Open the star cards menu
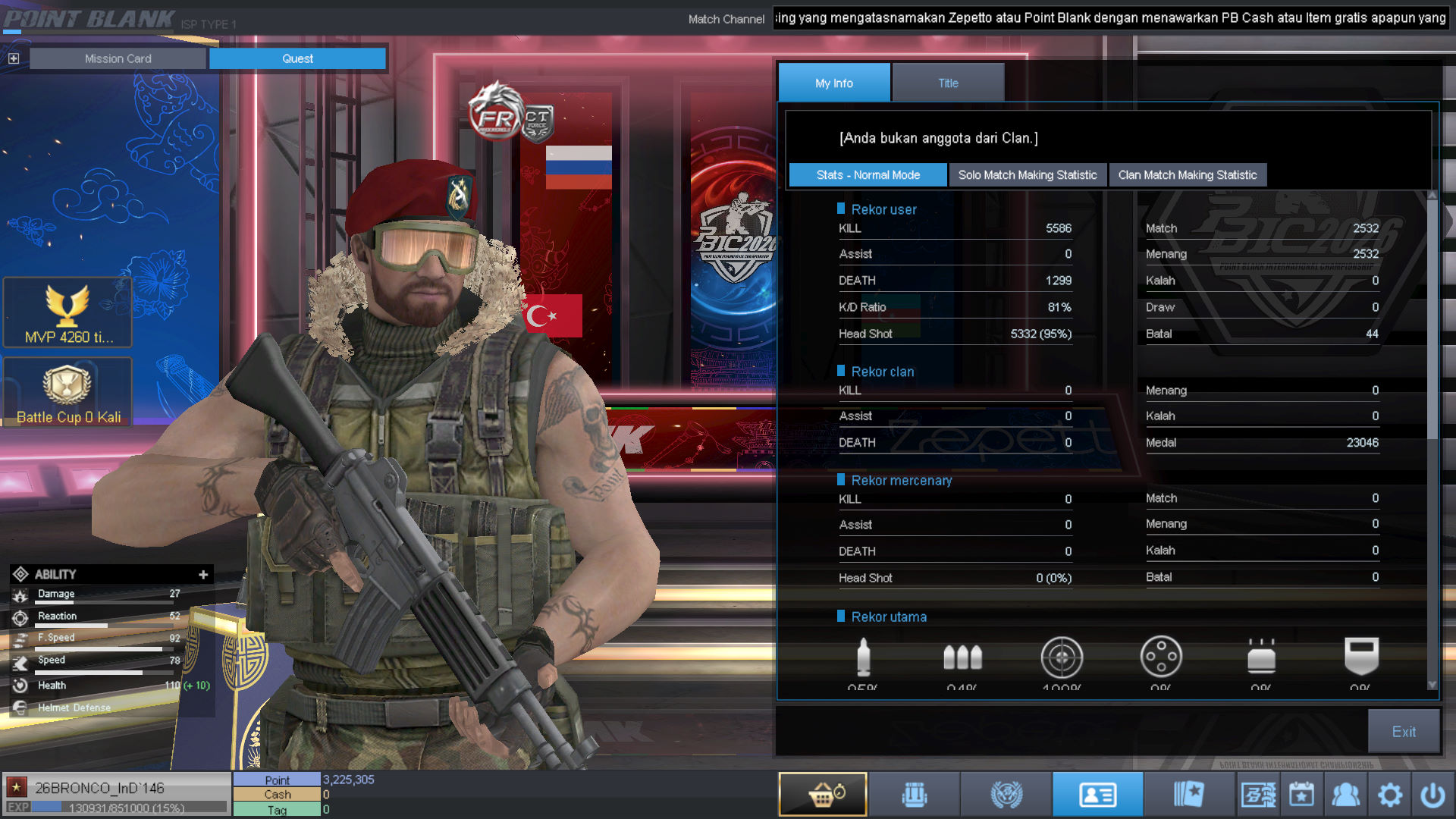1456x819 pixels. tap(1188, 795)
